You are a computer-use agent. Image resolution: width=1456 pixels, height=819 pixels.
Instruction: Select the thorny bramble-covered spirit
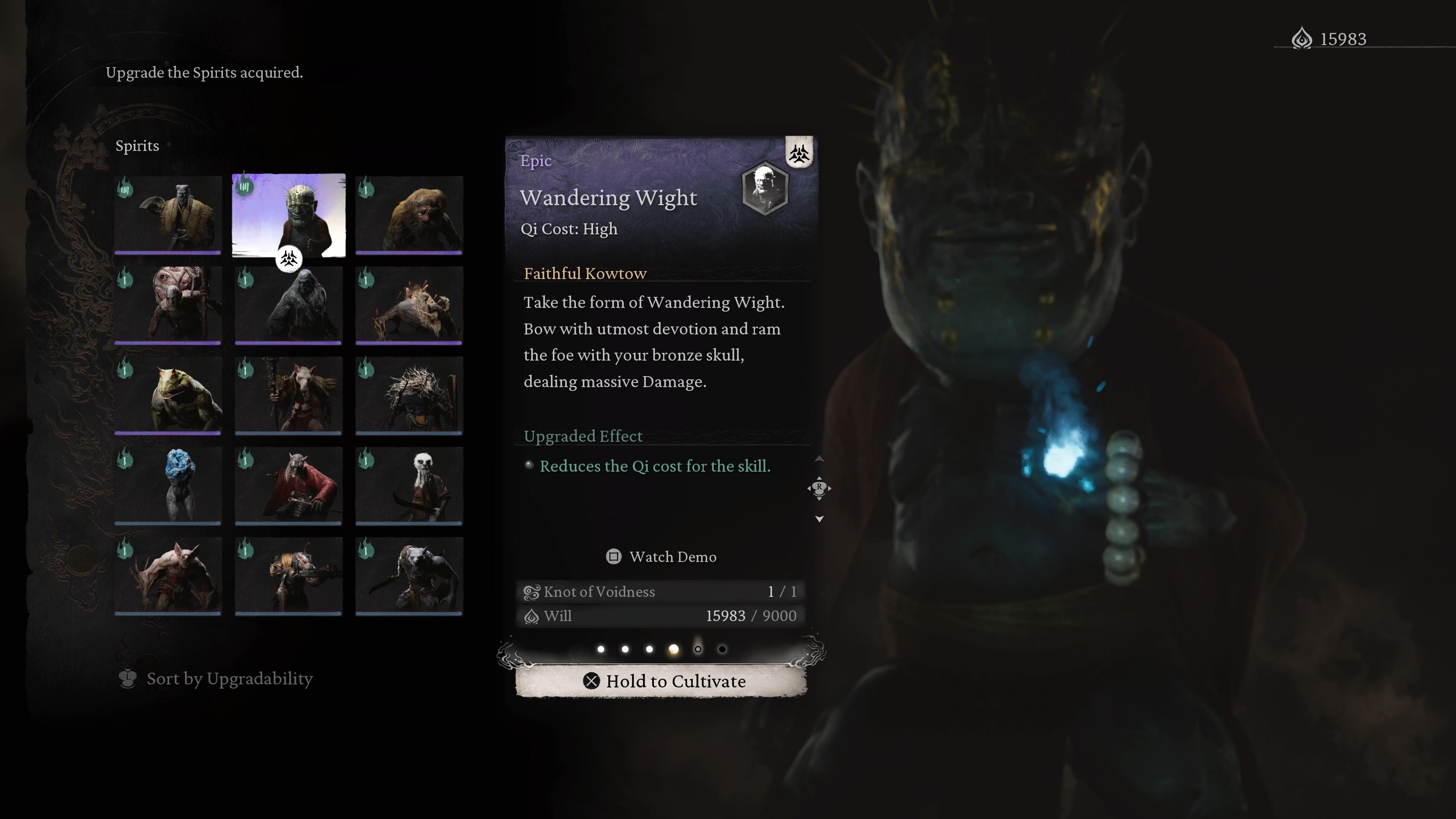409,395
